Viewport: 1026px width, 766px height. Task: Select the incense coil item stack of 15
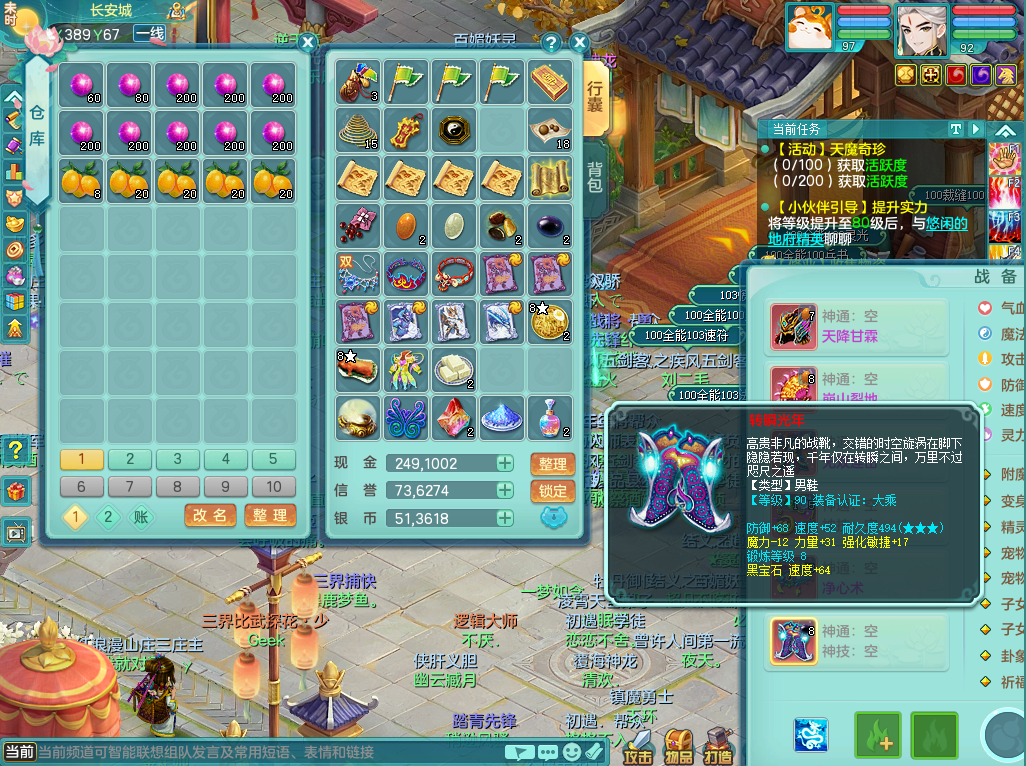357,130
